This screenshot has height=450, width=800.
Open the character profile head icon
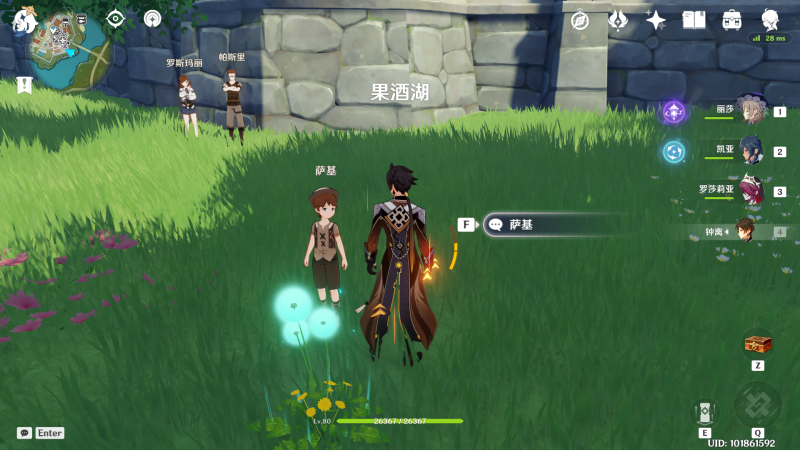770,20
